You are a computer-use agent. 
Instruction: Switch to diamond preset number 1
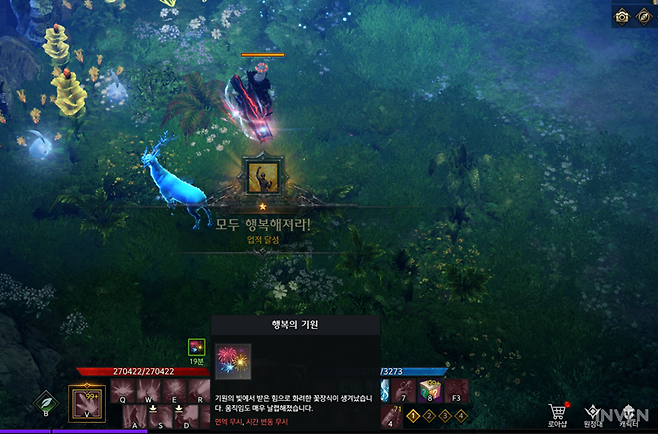point(413,414)
